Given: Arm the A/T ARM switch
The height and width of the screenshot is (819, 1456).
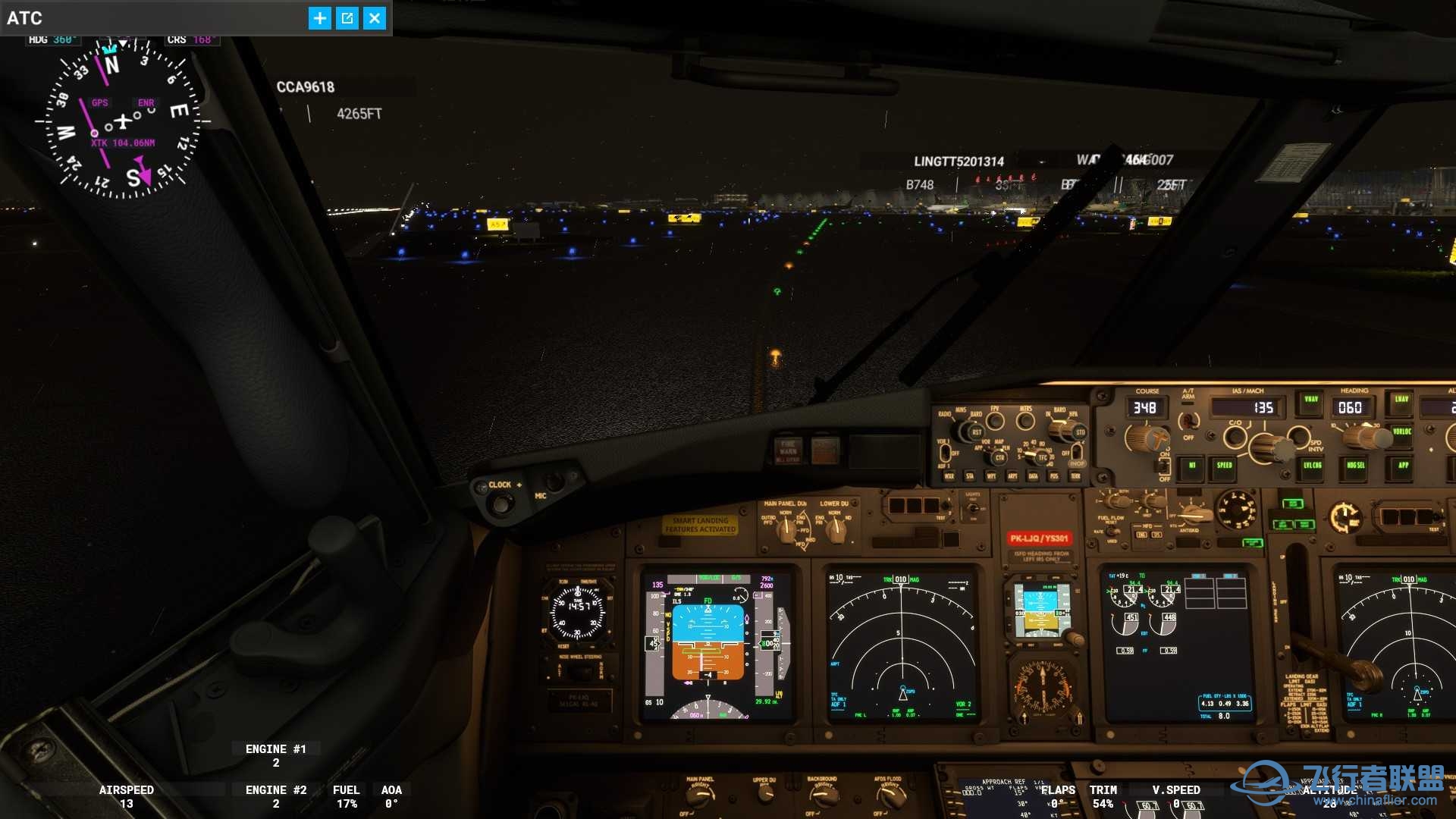Looking at the screenshot, I should (1189, 422).
